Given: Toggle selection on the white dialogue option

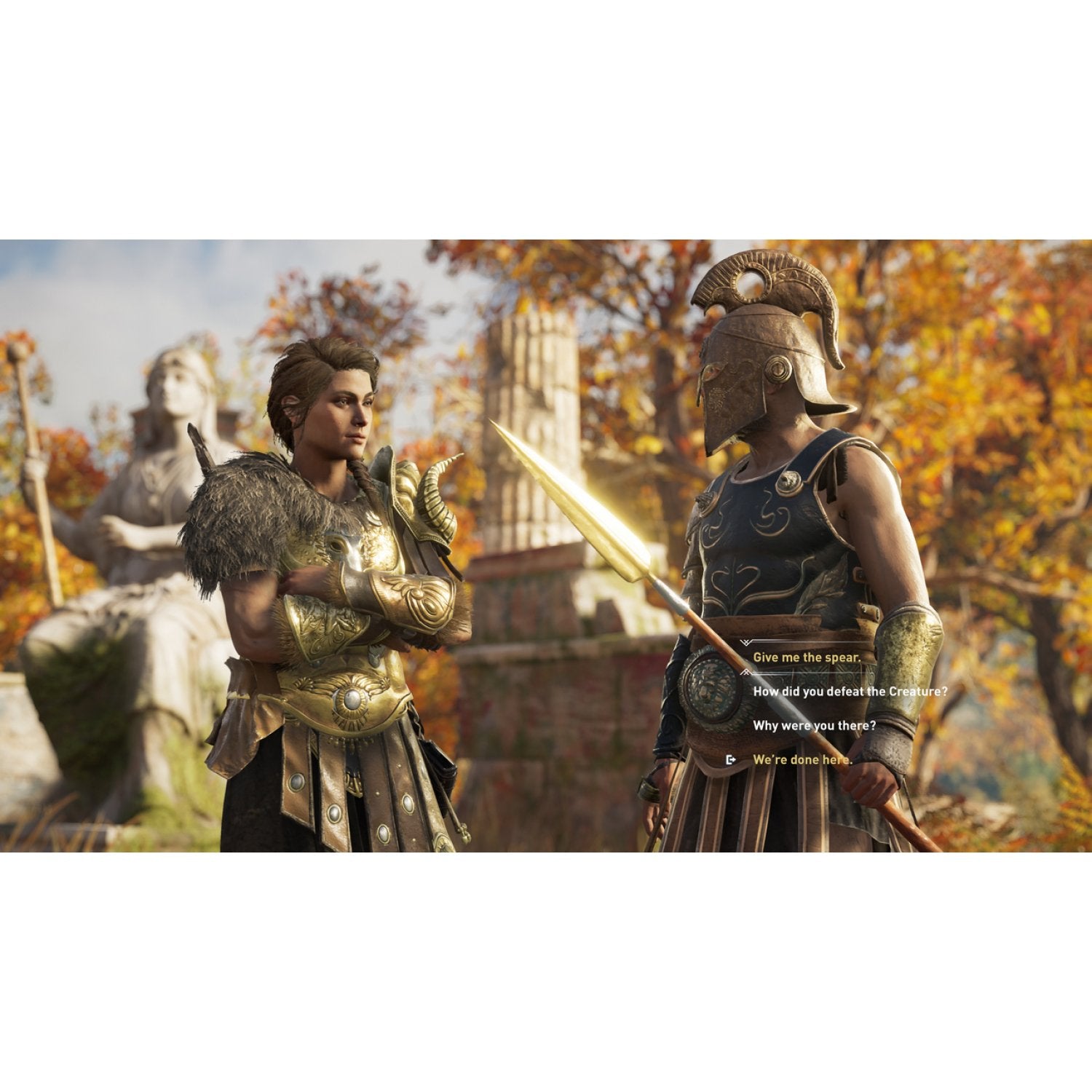Looking at the screenshot, I should click(850, 692).
